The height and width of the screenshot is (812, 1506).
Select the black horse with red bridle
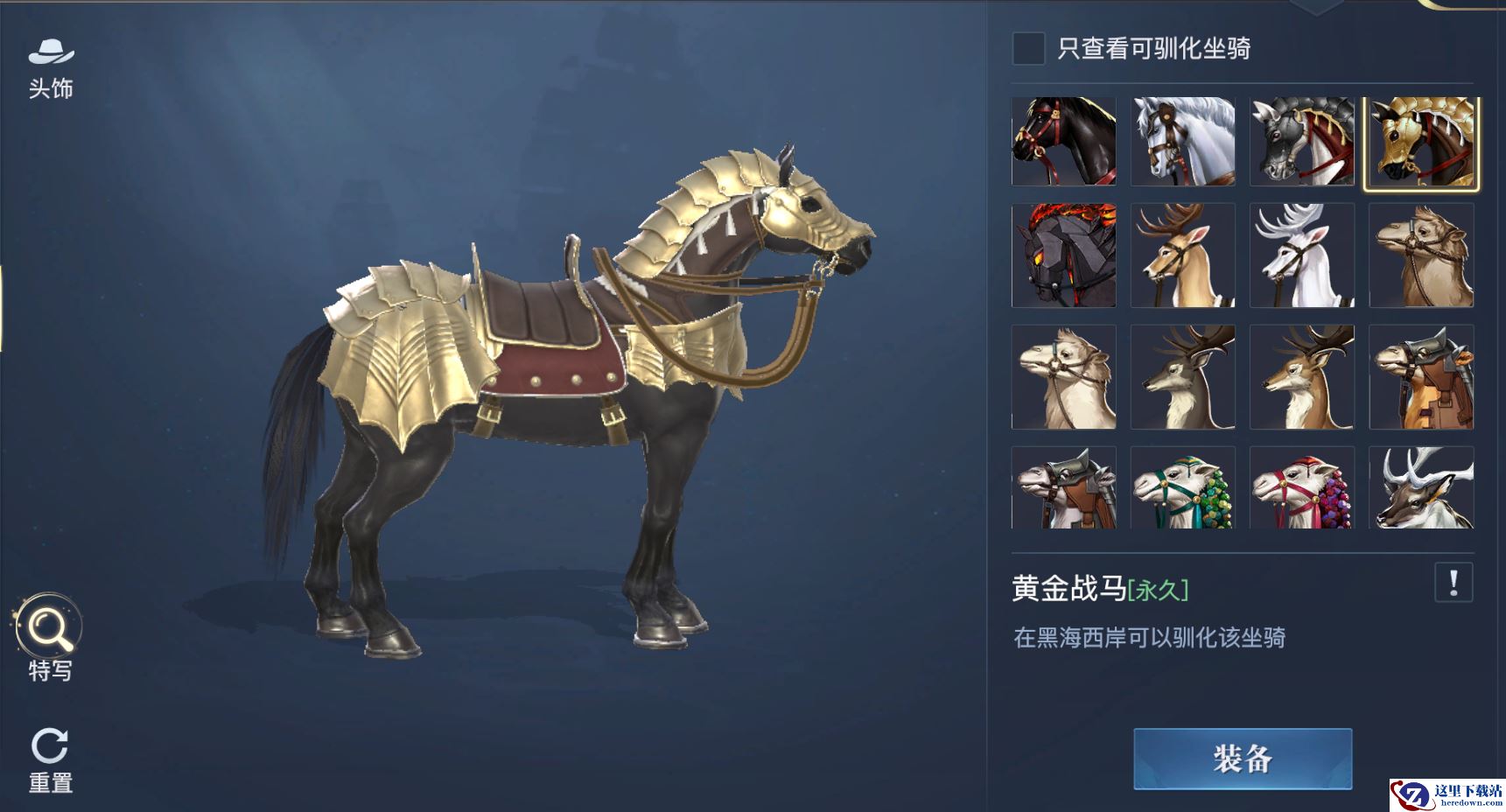[1063, 141]
